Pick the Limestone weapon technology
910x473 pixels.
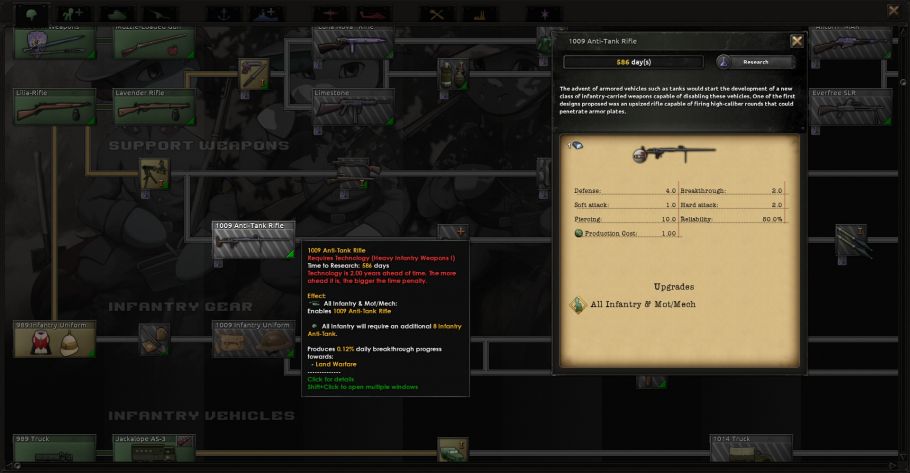tap(352, 107)
